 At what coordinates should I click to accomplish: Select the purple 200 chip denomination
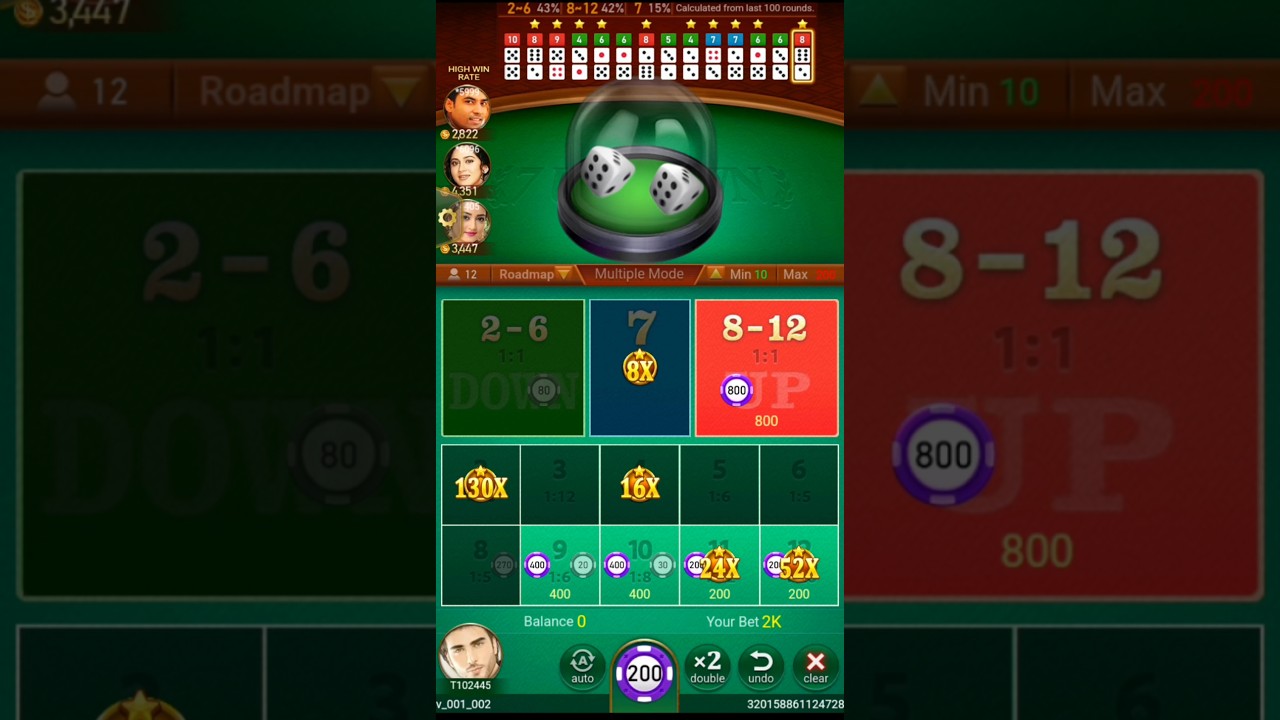pyautogui.click(x=645, y=675)
